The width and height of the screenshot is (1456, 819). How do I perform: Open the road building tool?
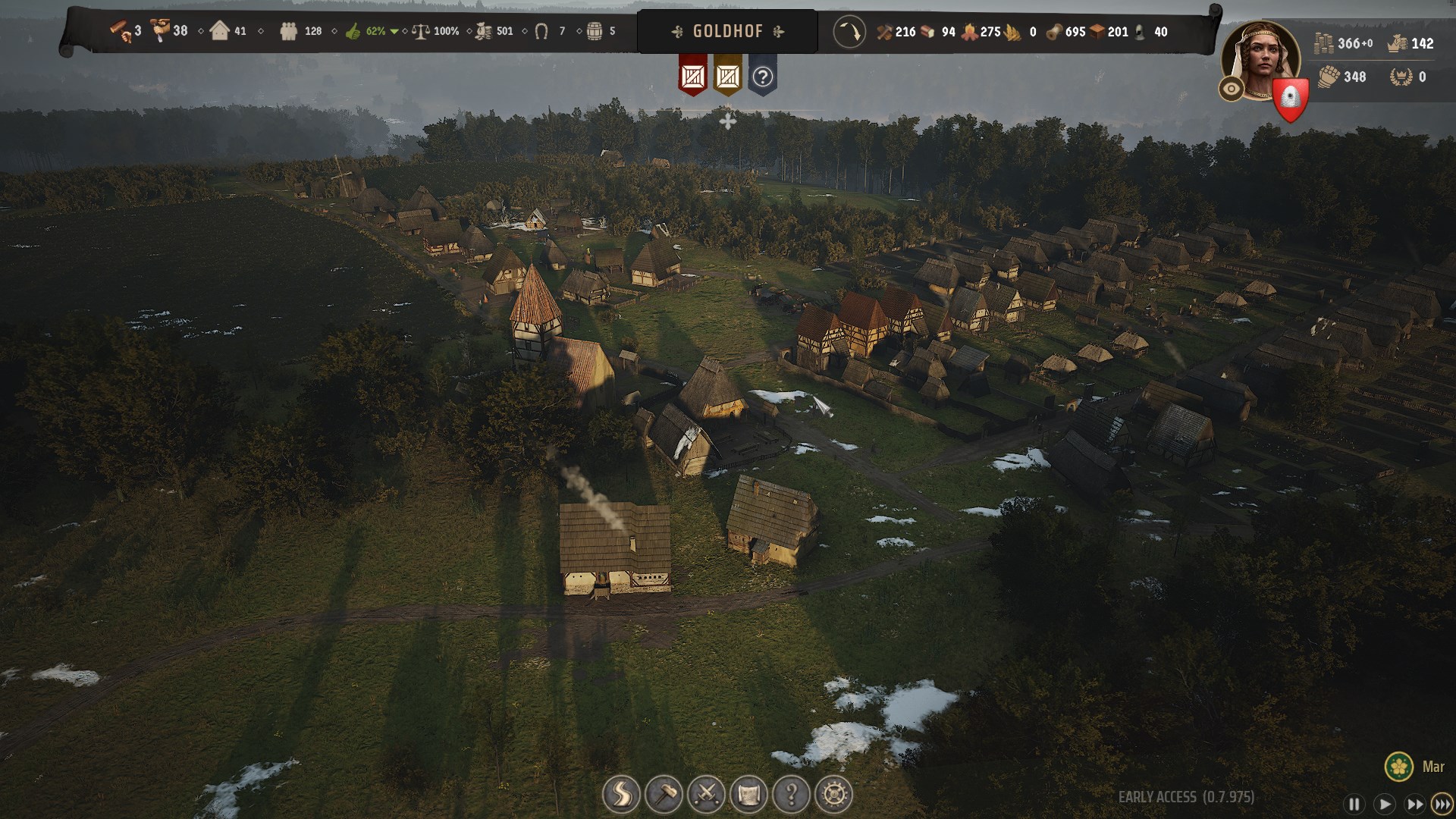click(621, 794)
